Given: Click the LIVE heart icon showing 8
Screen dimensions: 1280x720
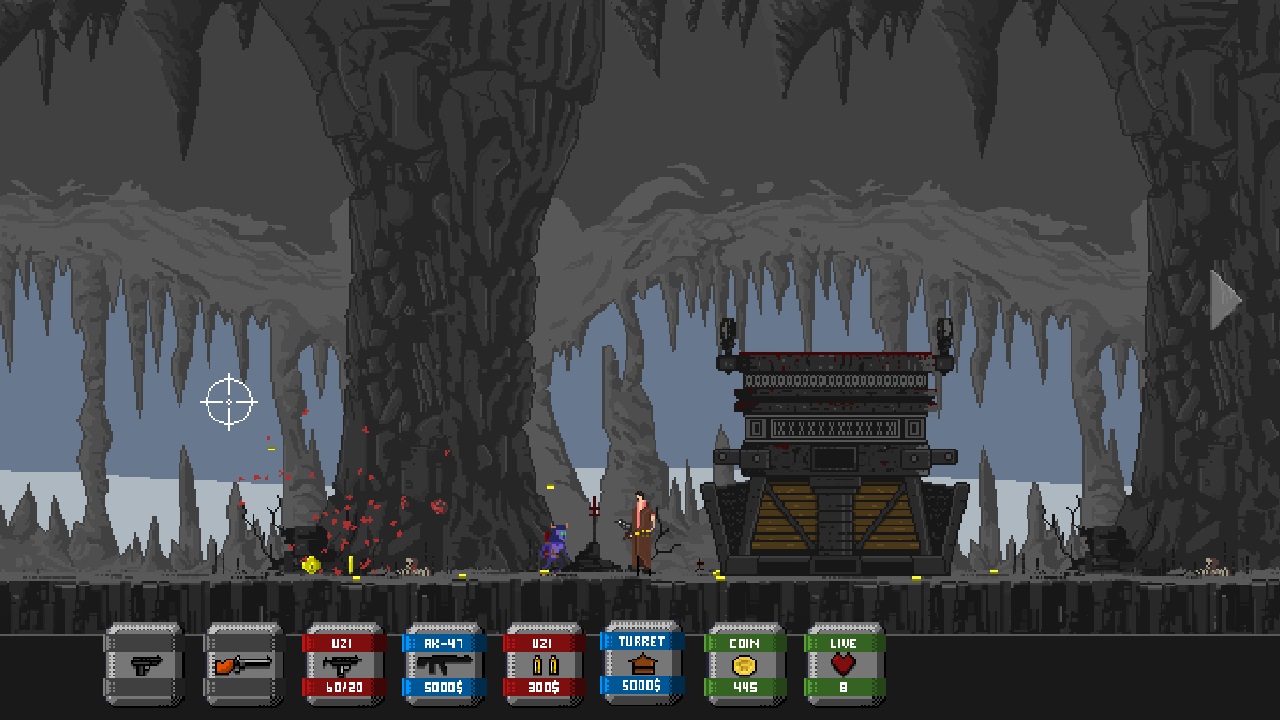Looking at the screenshot, I should coord(844,663).
